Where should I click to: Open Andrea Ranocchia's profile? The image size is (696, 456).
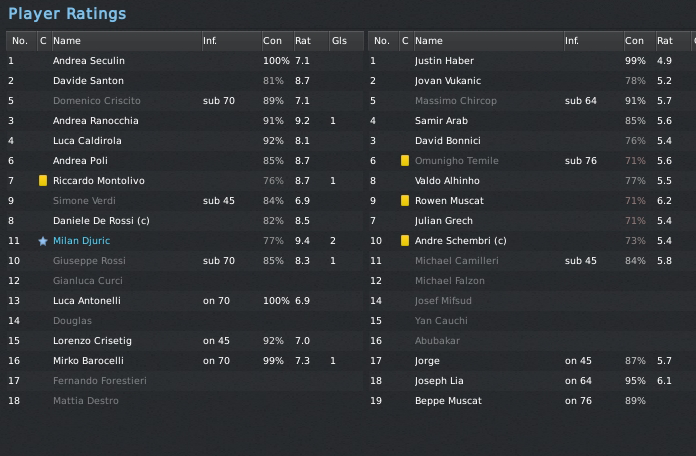pos(95,121)
